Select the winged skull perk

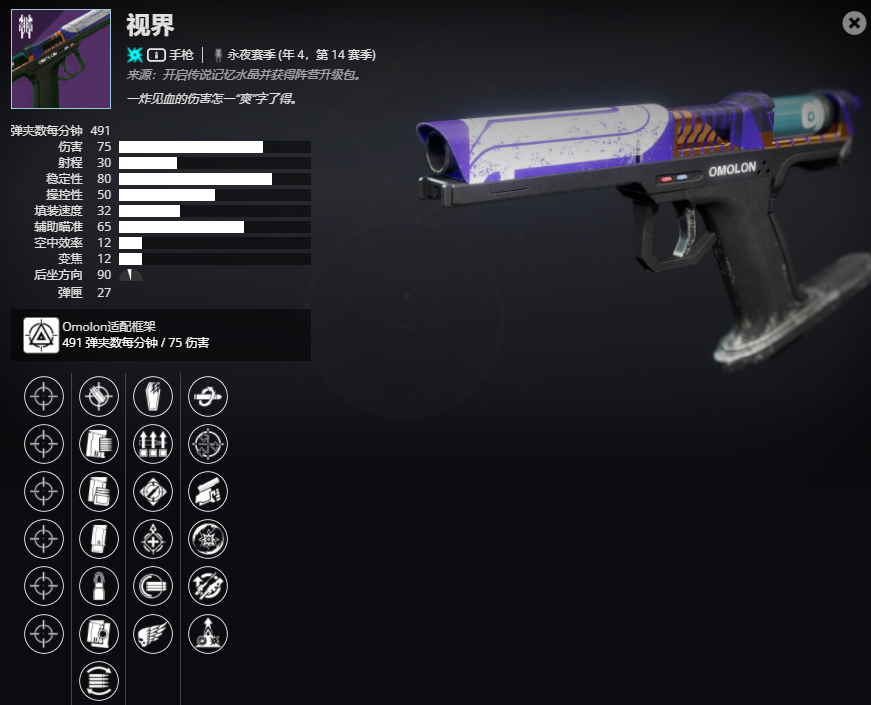coord(153,633)
